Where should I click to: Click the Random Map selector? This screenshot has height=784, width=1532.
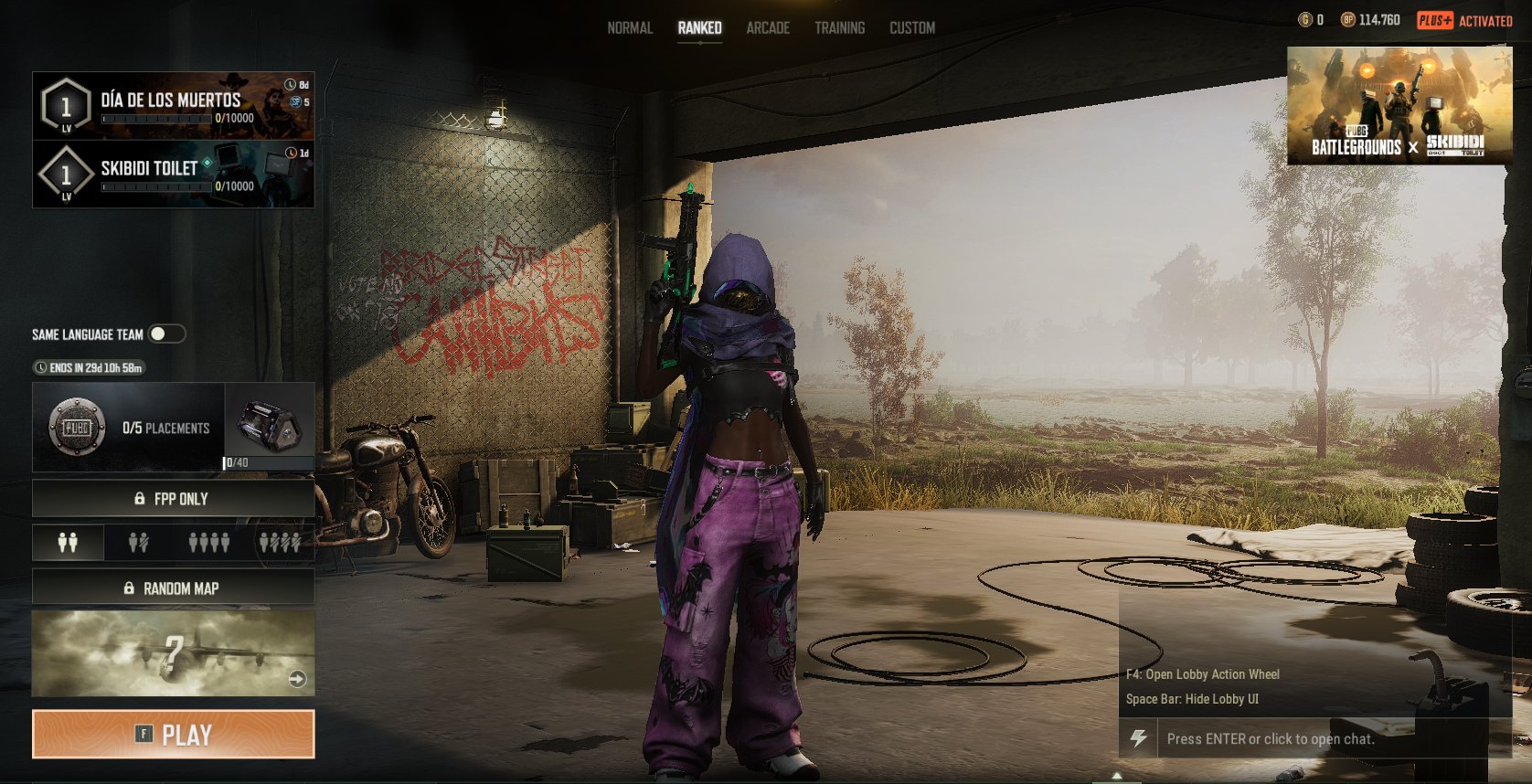click(174, 588)
